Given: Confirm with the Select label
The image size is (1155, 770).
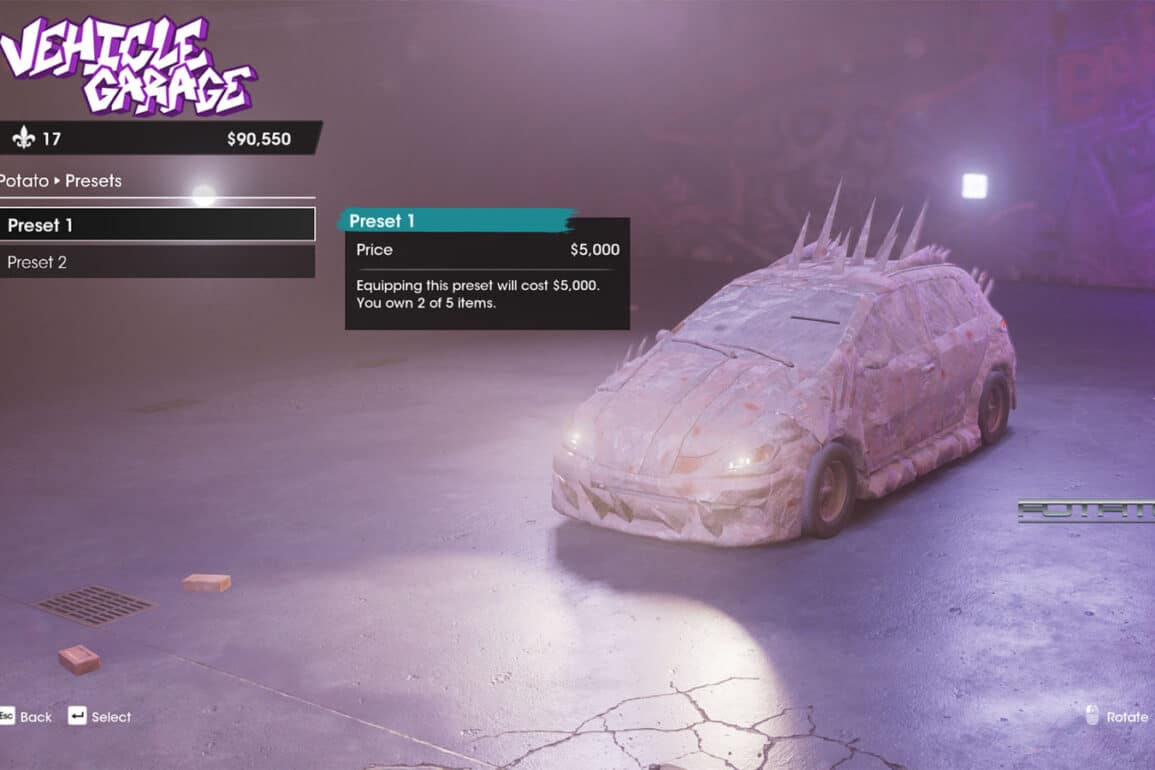Looking at the screenshot, I should click(110, 717).
